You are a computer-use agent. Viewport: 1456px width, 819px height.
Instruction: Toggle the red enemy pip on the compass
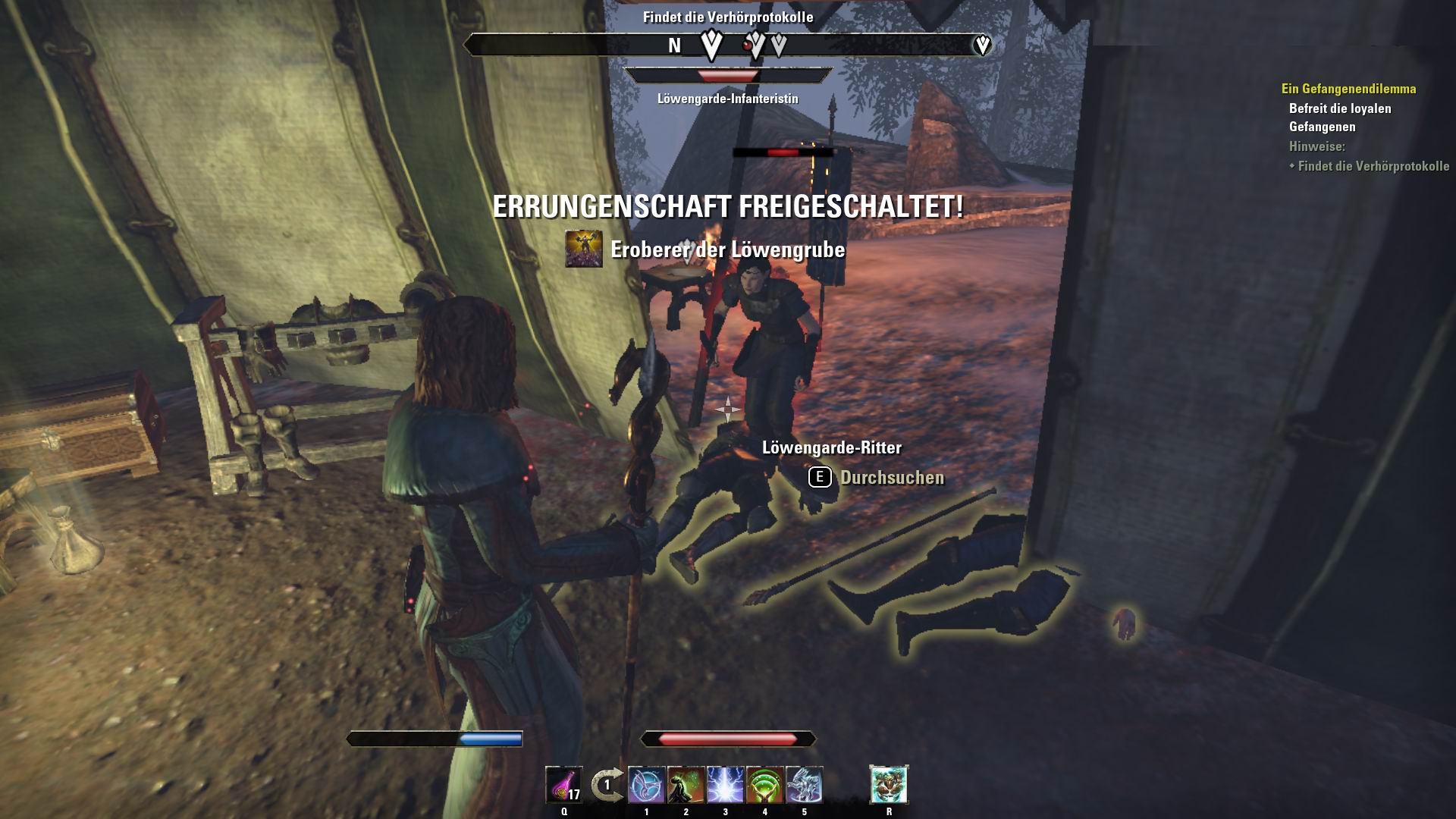[x=747, y=47]
